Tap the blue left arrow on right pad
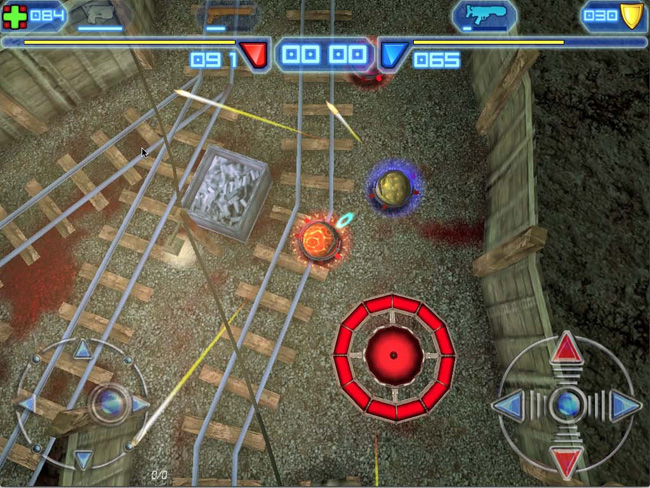Screen dimensions: 650x488 pyautogui.click(x=508, y=405)
